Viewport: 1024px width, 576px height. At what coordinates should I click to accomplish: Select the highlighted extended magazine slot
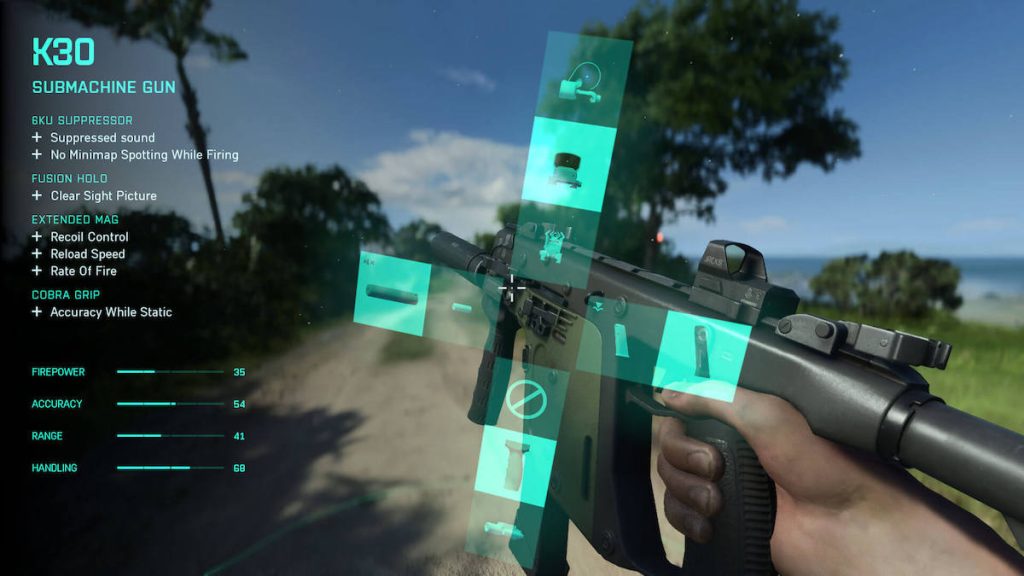[x=701, y=353]
